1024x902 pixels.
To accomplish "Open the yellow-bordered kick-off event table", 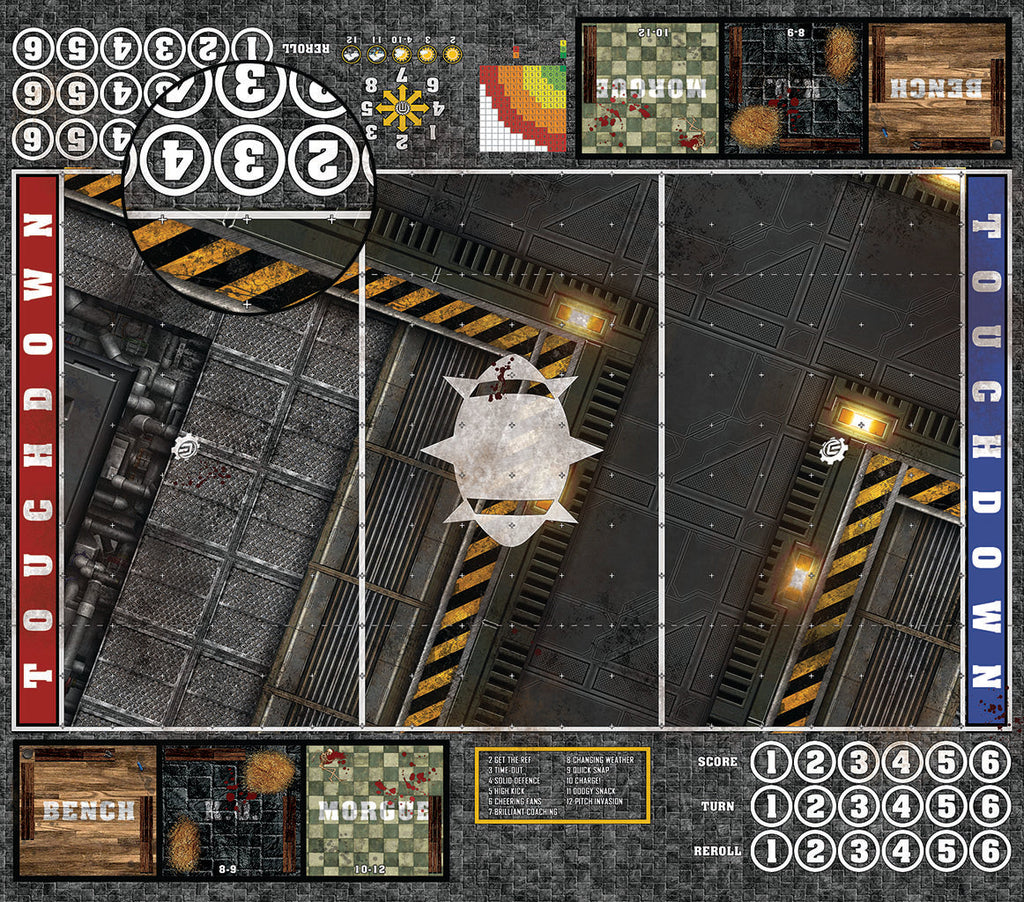I will click(x=562, y=784).
